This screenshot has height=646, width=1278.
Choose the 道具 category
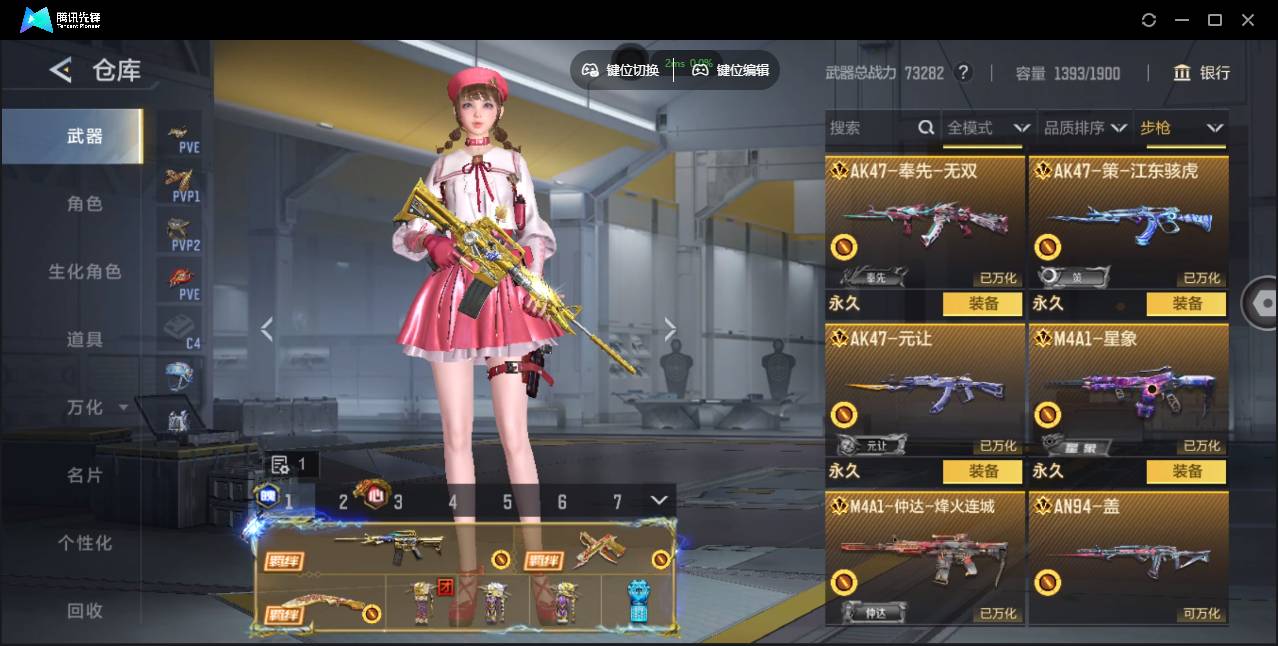click(x=84, y=340)
